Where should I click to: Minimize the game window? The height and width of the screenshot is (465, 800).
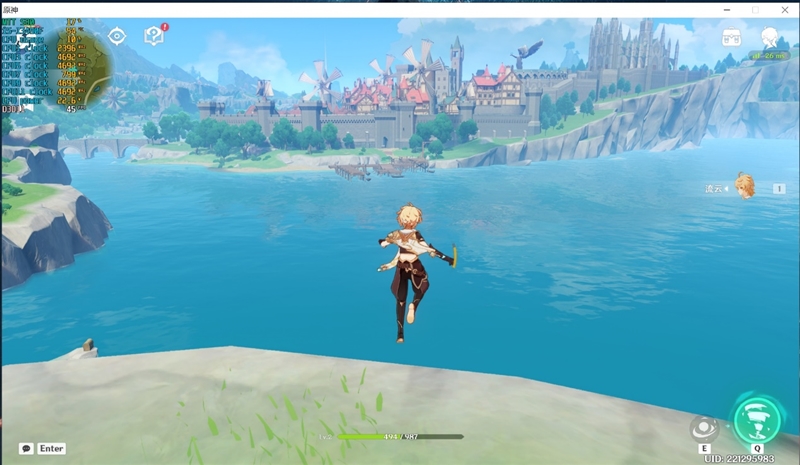click(x=727, y=9)
